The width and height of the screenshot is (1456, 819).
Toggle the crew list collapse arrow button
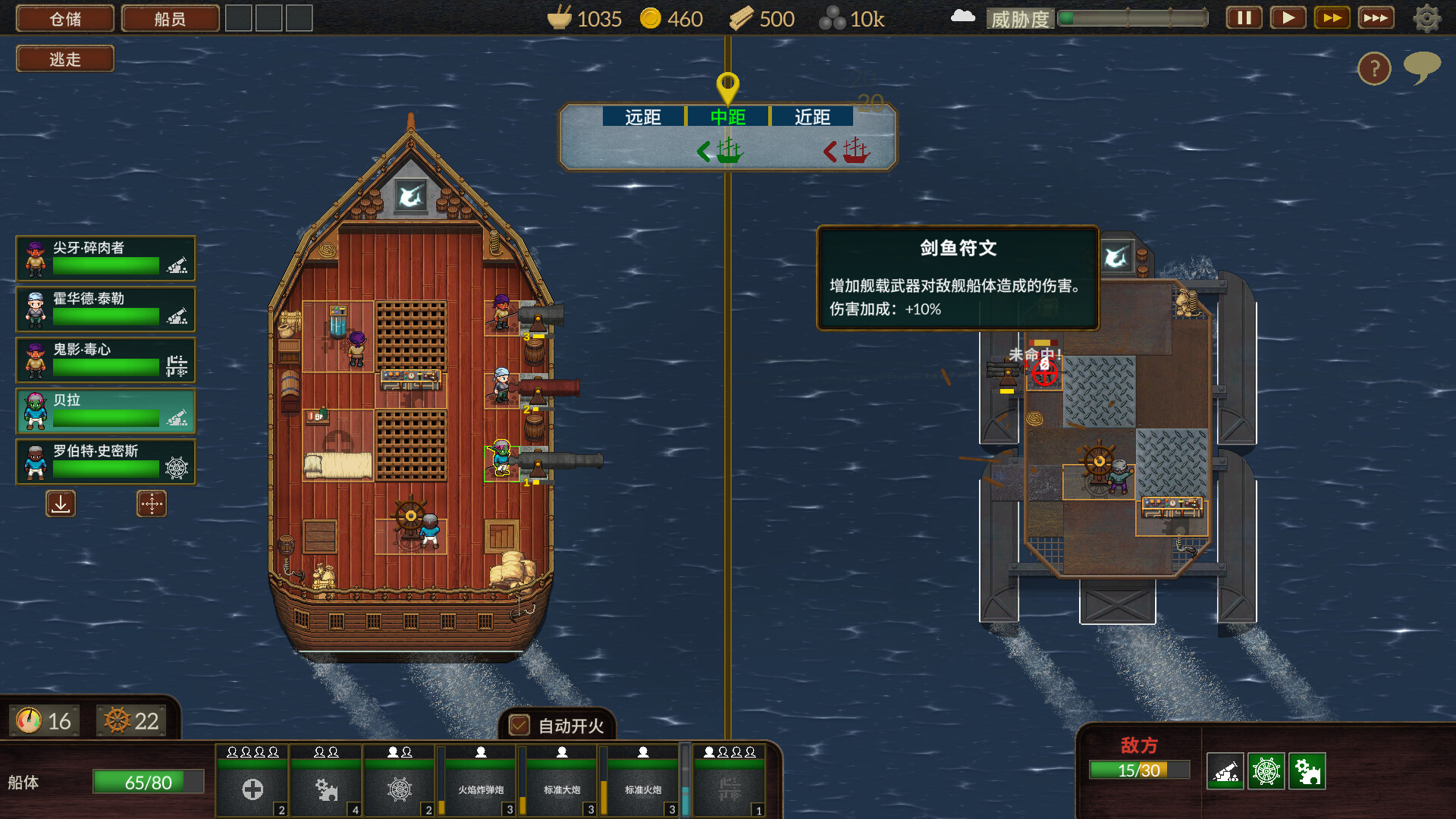coord(61,504)
